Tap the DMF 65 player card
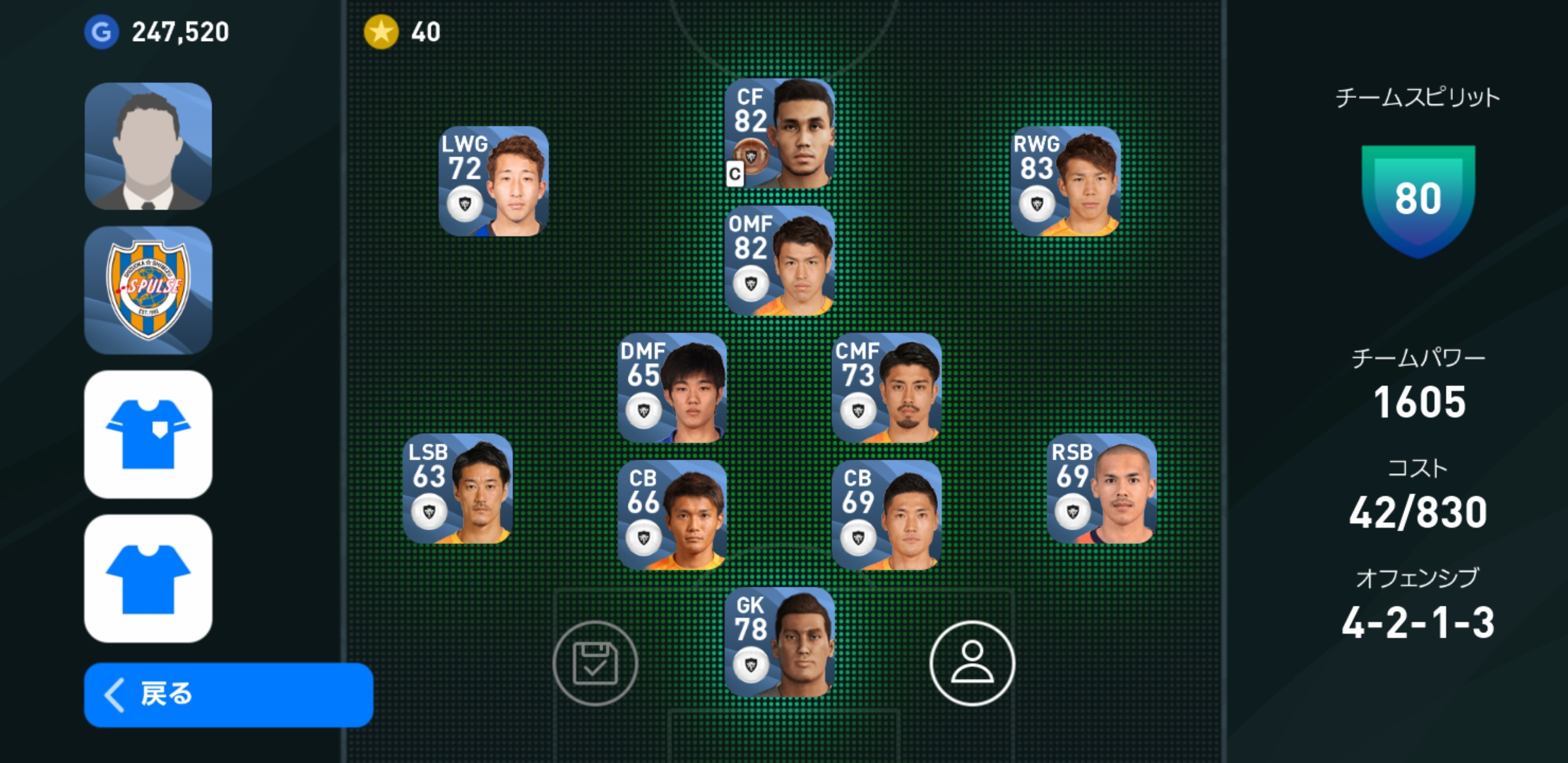This screenshot has height=763, width=1568. (x=672, y=388)
